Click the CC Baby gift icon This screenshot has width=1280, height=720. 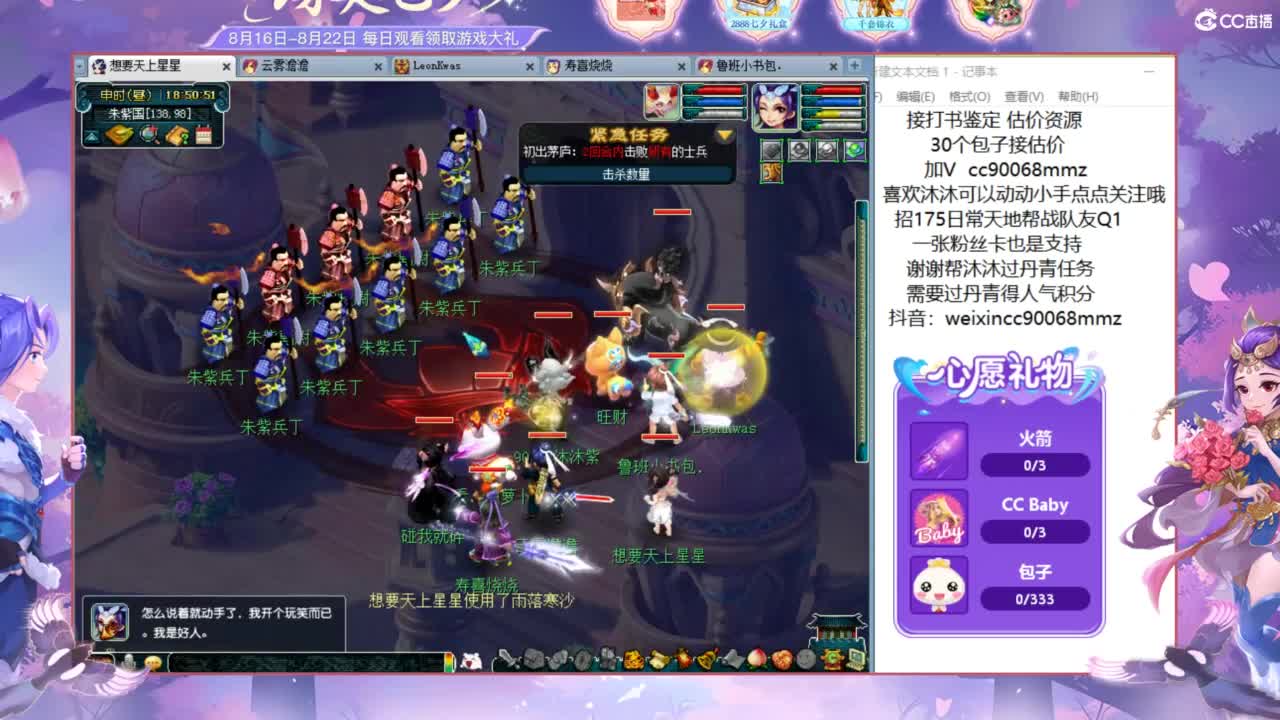(x=941, y=516)
